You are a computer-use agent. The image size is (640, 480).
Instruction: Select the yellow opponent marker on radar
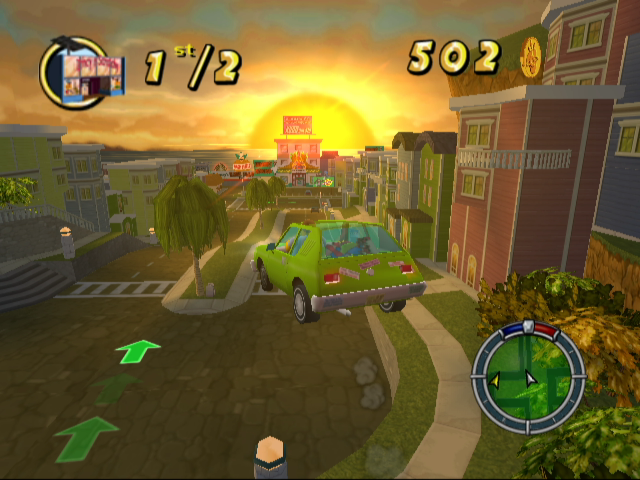click(494, 379)
